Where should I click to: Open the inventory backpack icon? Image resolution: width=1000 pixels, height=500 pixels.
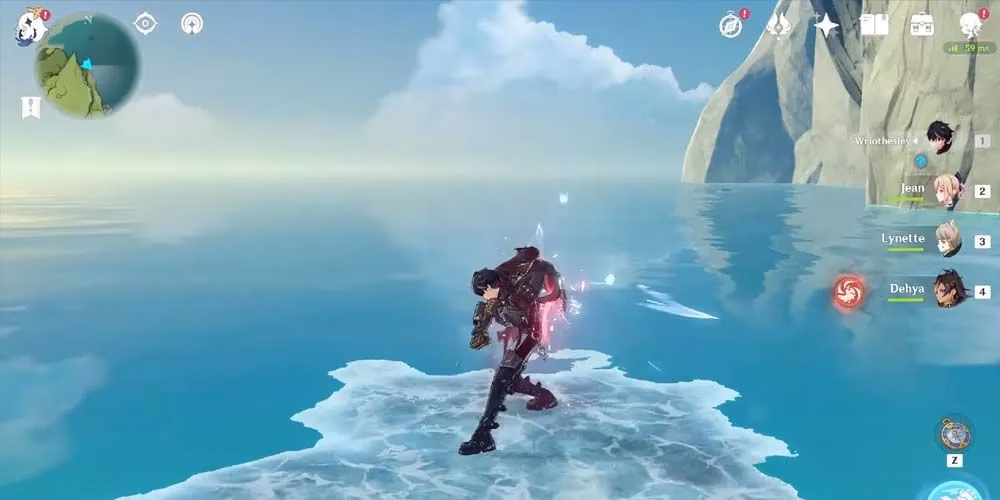[921, 25]
